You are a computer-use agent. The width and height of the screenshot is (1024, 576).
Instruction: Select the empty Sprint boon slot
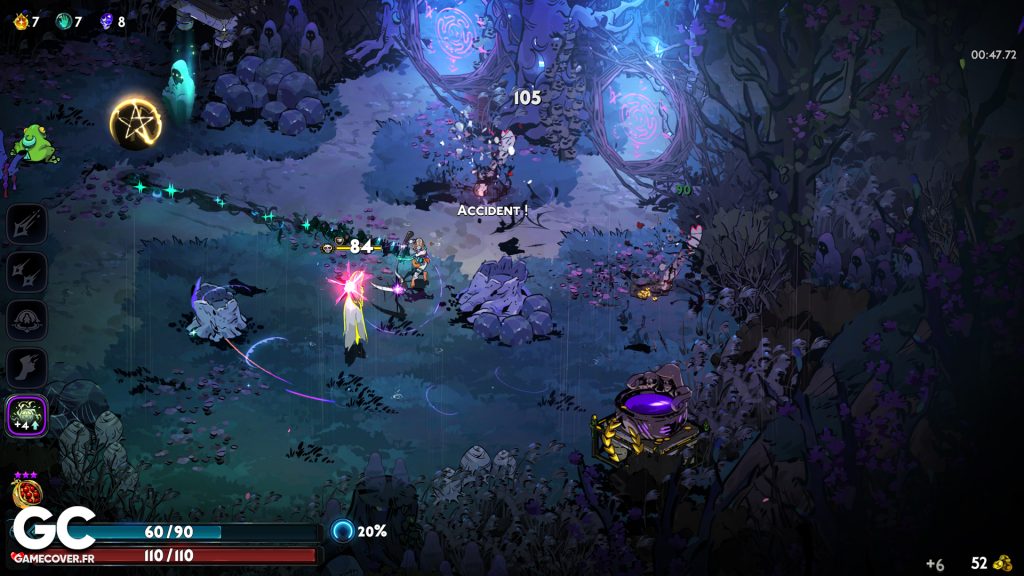[27, 368]
